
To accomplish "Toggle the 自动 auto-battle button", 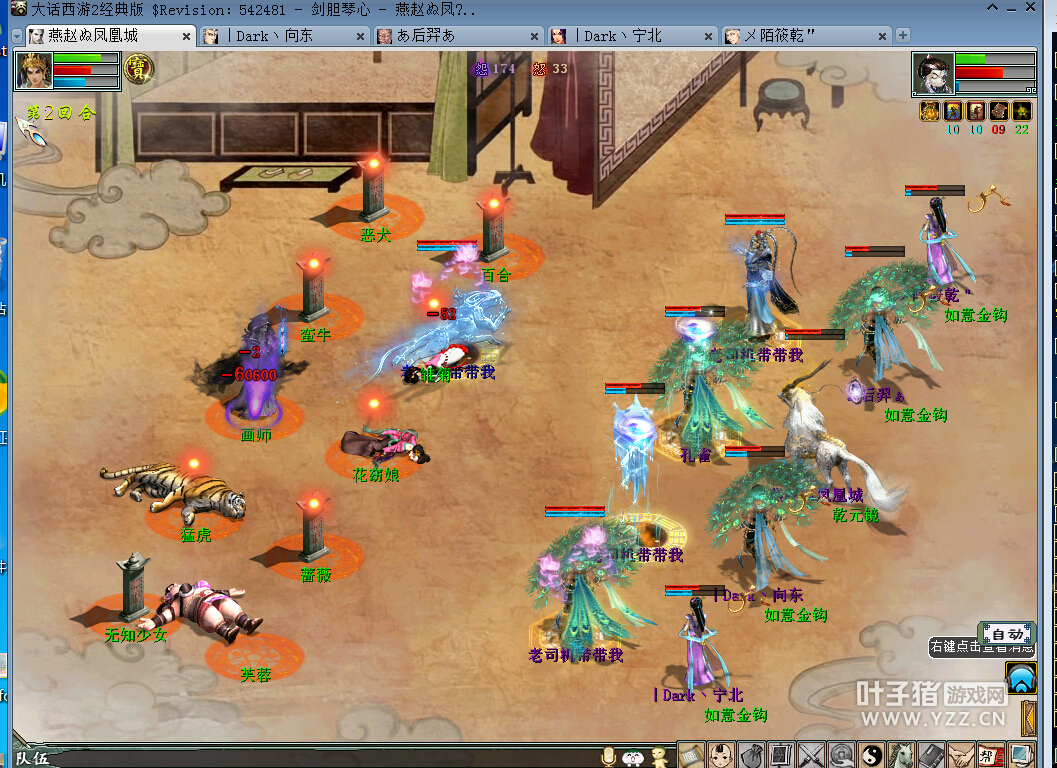I will coord(1007,634).
